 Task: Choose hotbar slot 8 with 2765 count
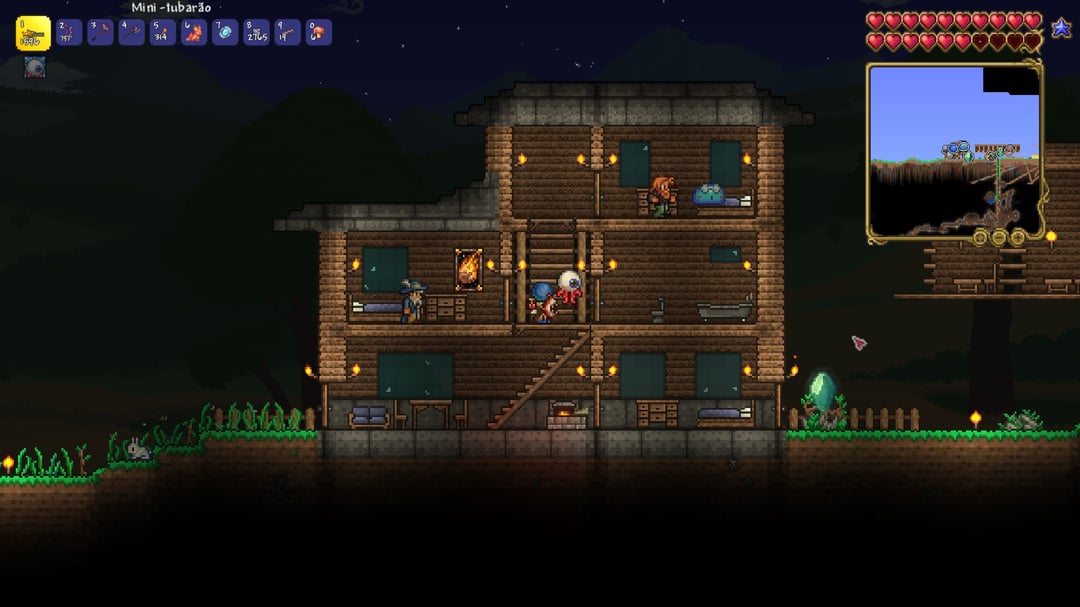(256, 33)
